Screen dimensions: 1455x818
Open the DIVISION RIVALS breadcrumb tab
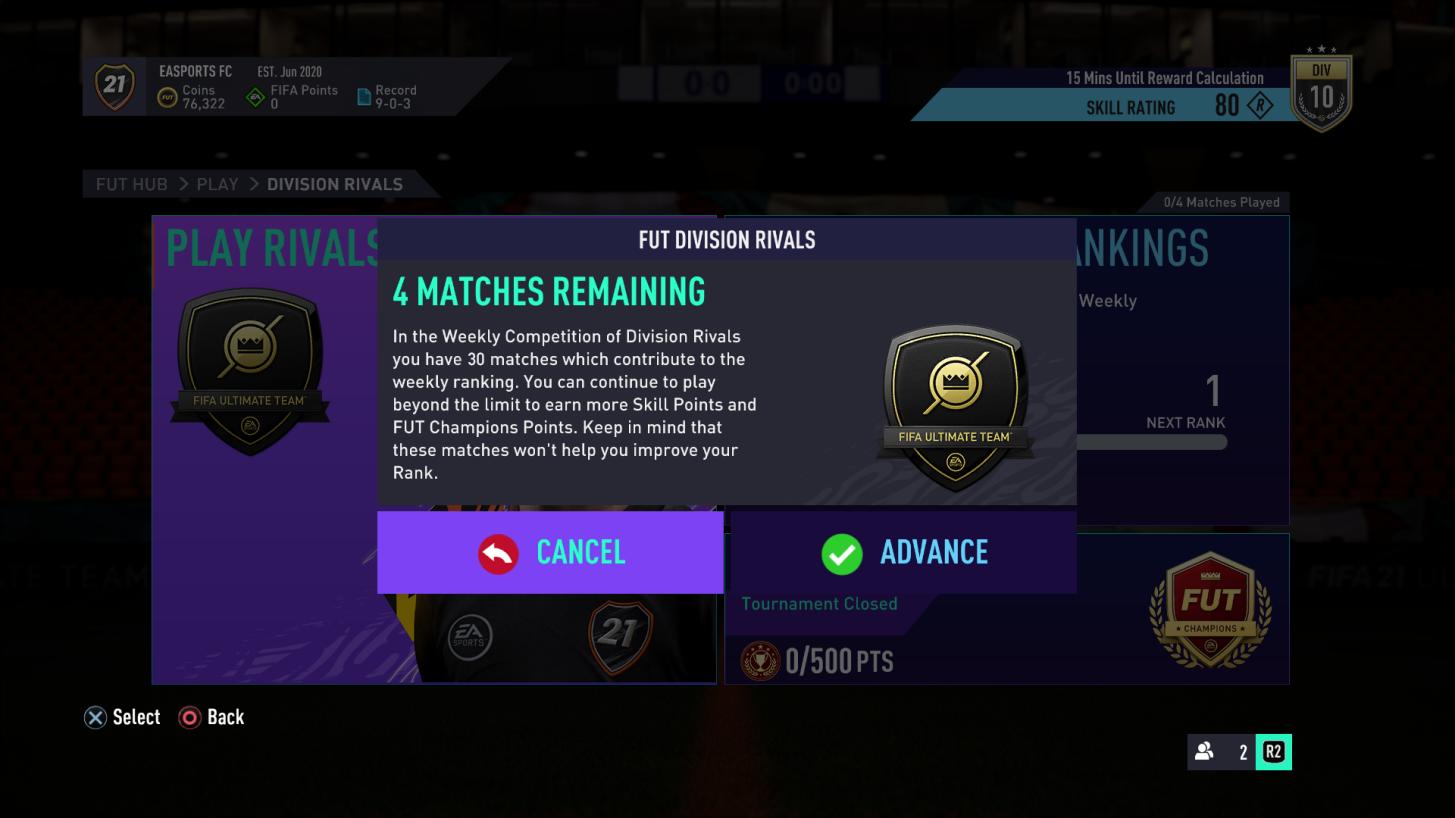click(334, 184)
